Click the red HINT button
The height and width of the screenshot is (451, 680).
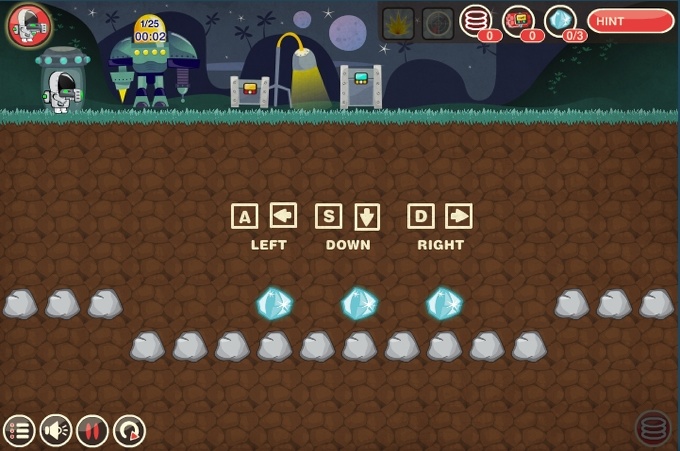point(630,20)
